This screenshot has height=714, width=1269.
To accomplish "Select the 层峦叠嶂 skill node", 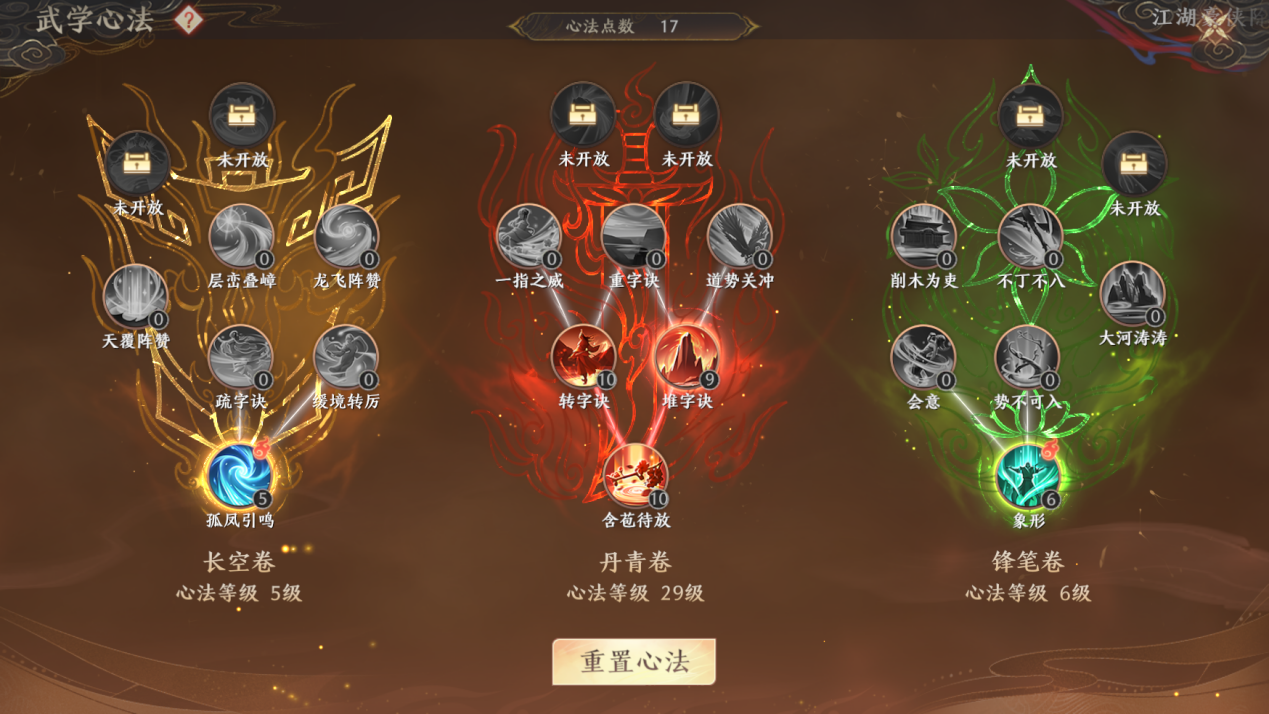I will (241, 237).
